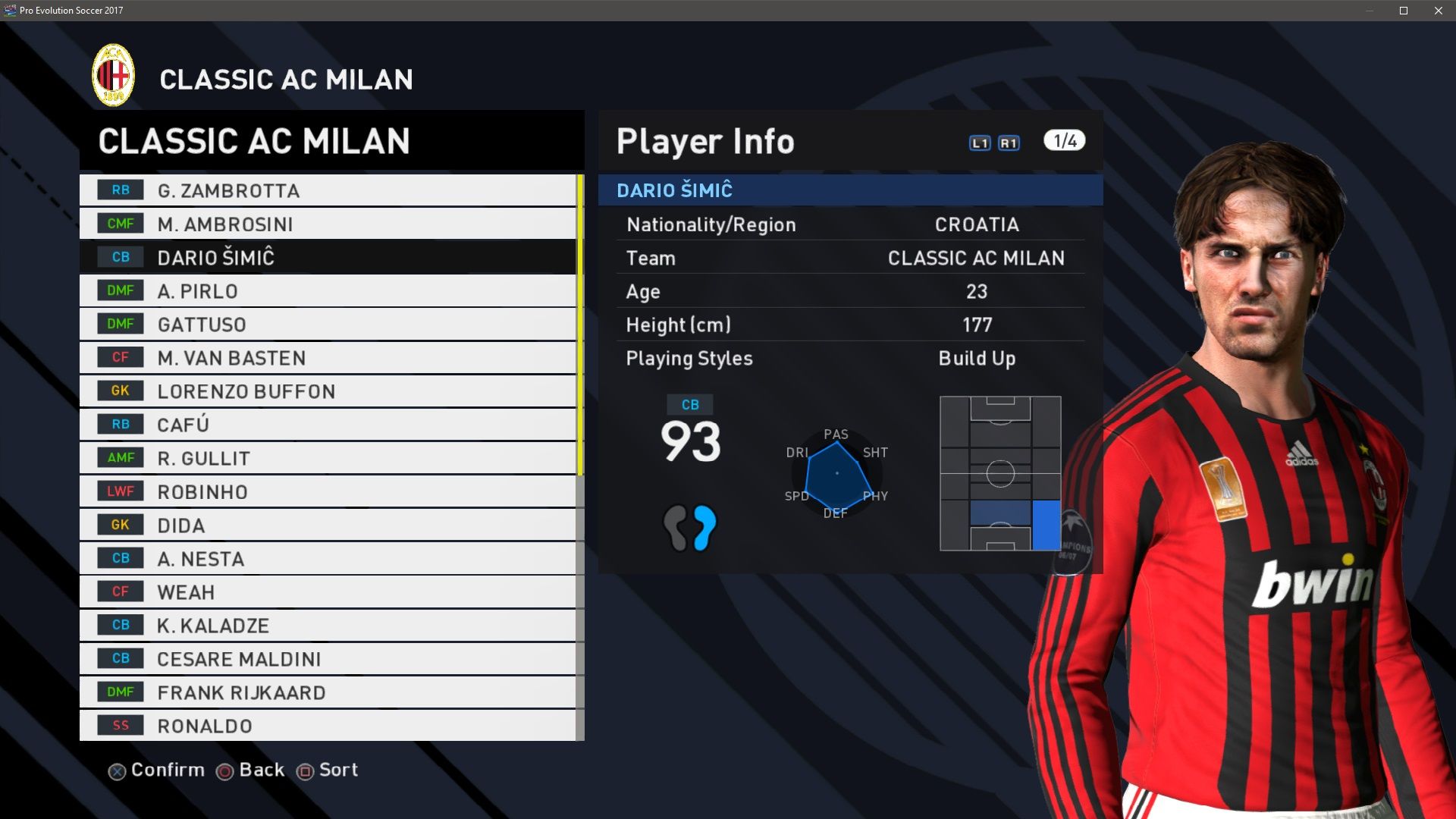Select Cesare Maldini from the roster
1456x819 pixels.
[327, 658]
